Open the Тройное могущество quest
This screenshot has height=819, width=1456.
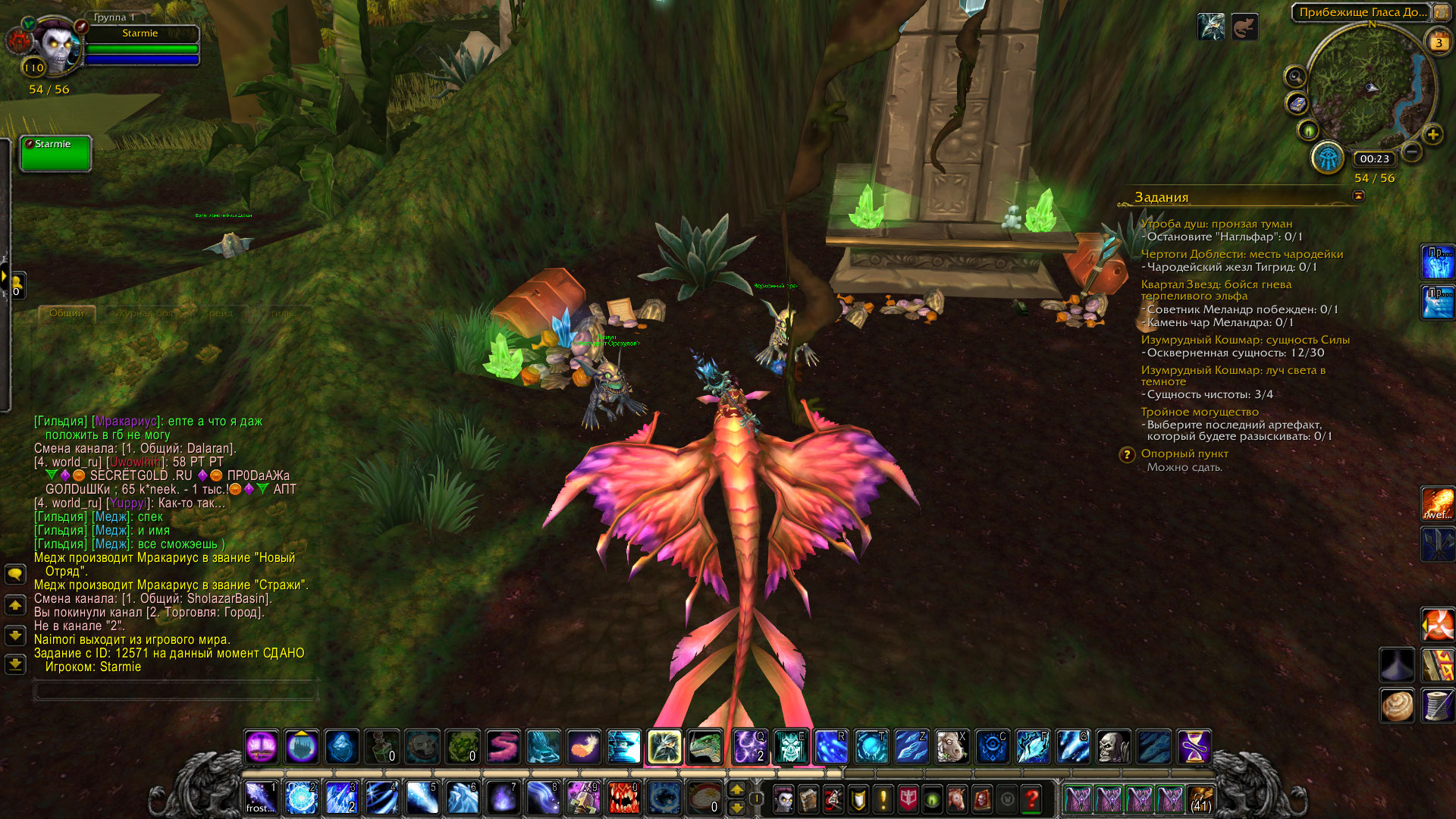coord(1199,412)
